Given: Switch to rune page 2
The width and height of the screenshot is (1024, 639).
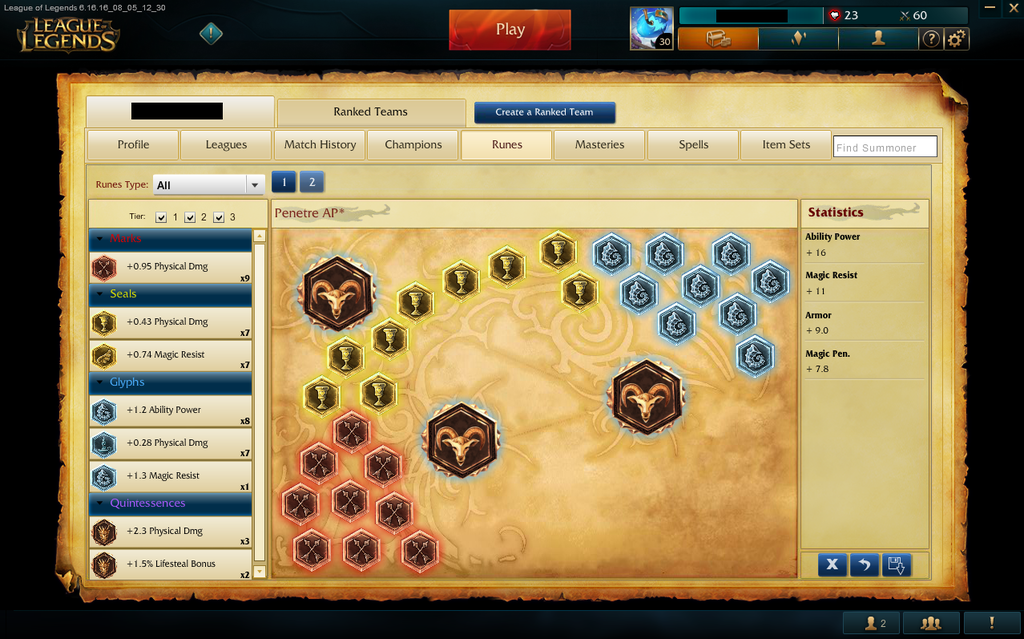Looking at the screenshot, I should click(312, 182).
